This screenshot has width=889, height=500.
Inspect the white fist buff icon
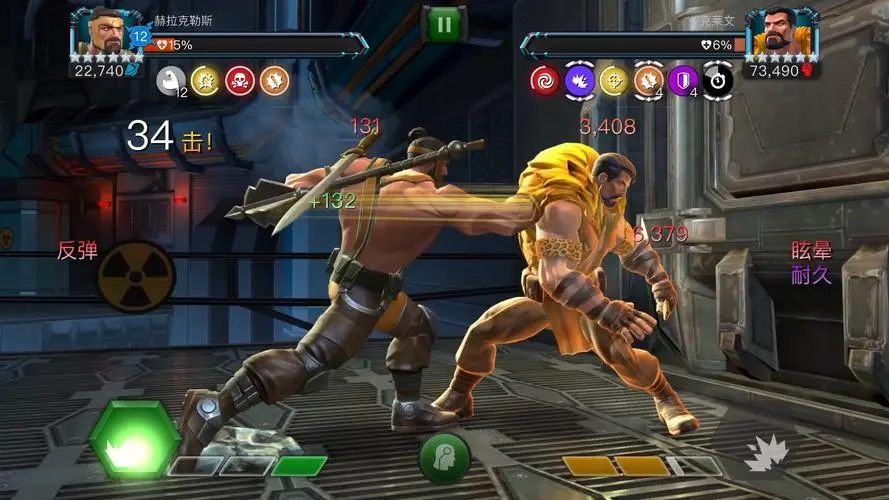point(172,81)
